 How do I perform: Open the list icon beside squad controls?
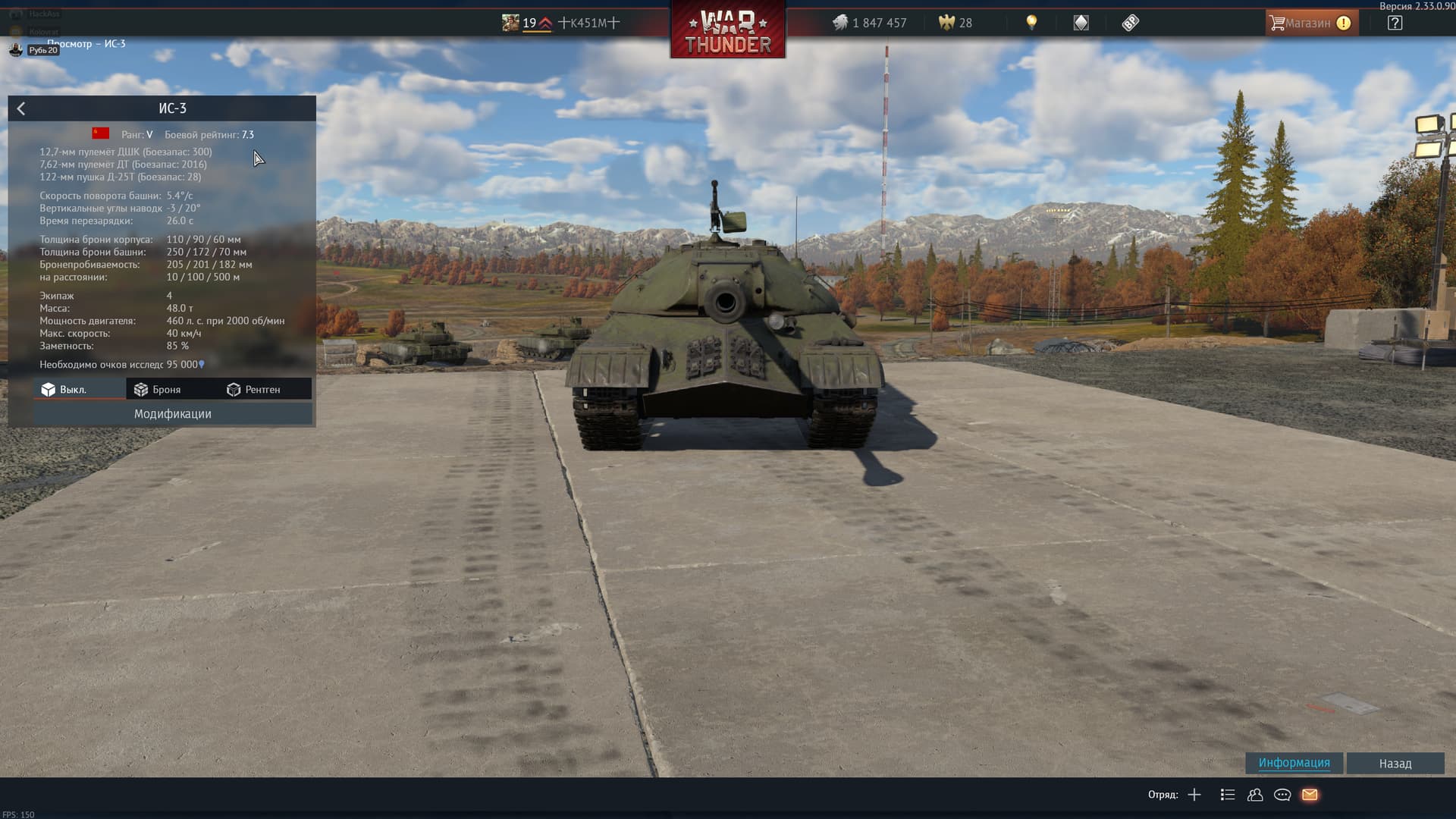pos(1228,795)
